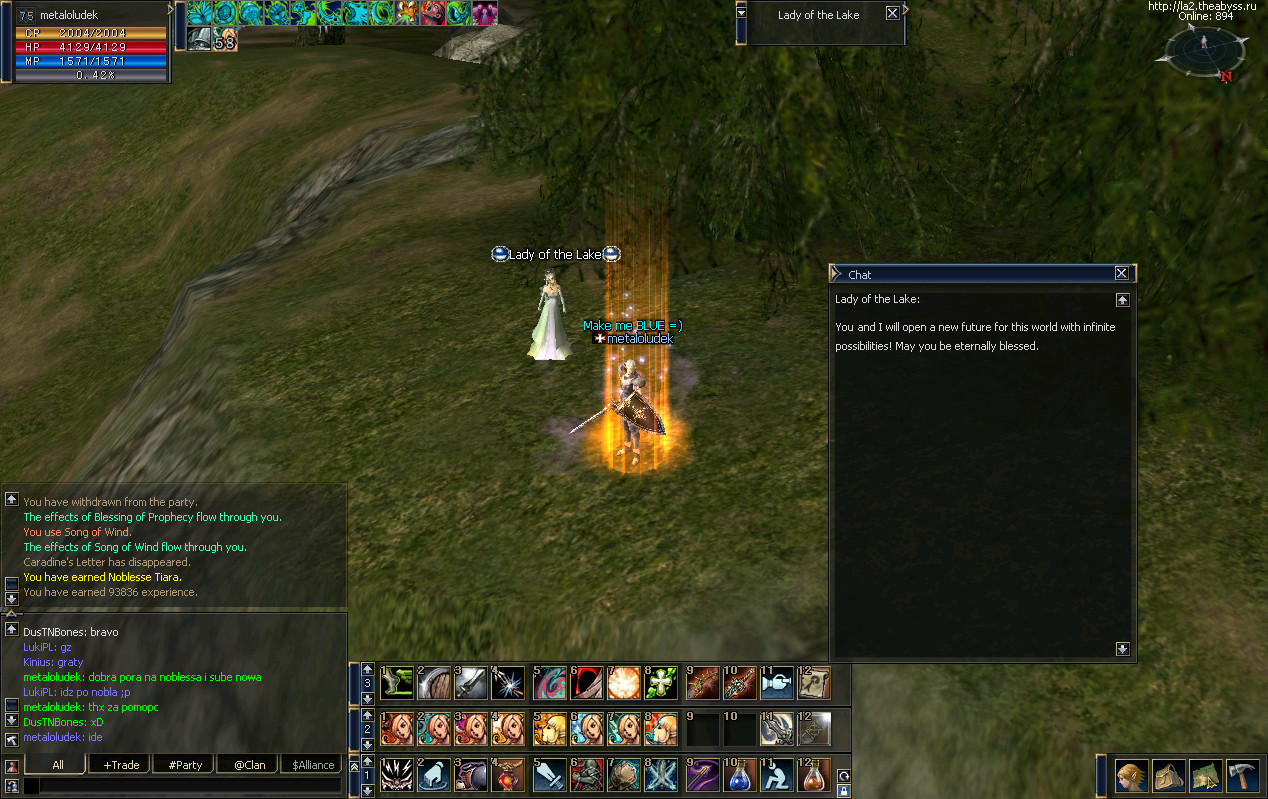Show the All chat tab
1268x799 pixels.
coord(58,765)
